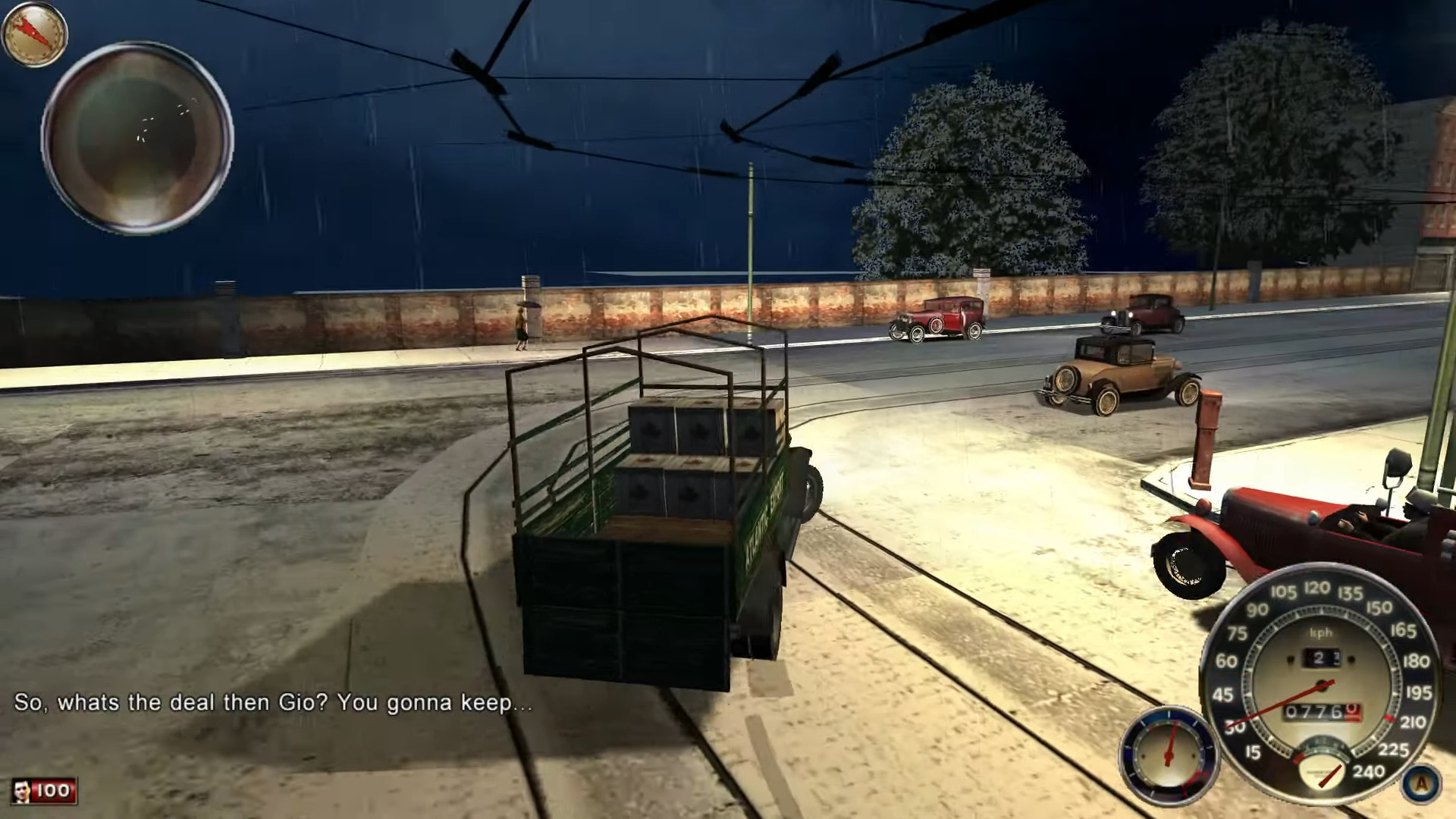1456x819 pixels.
Task: Select the player portrait icon
Action: [24, 791]
